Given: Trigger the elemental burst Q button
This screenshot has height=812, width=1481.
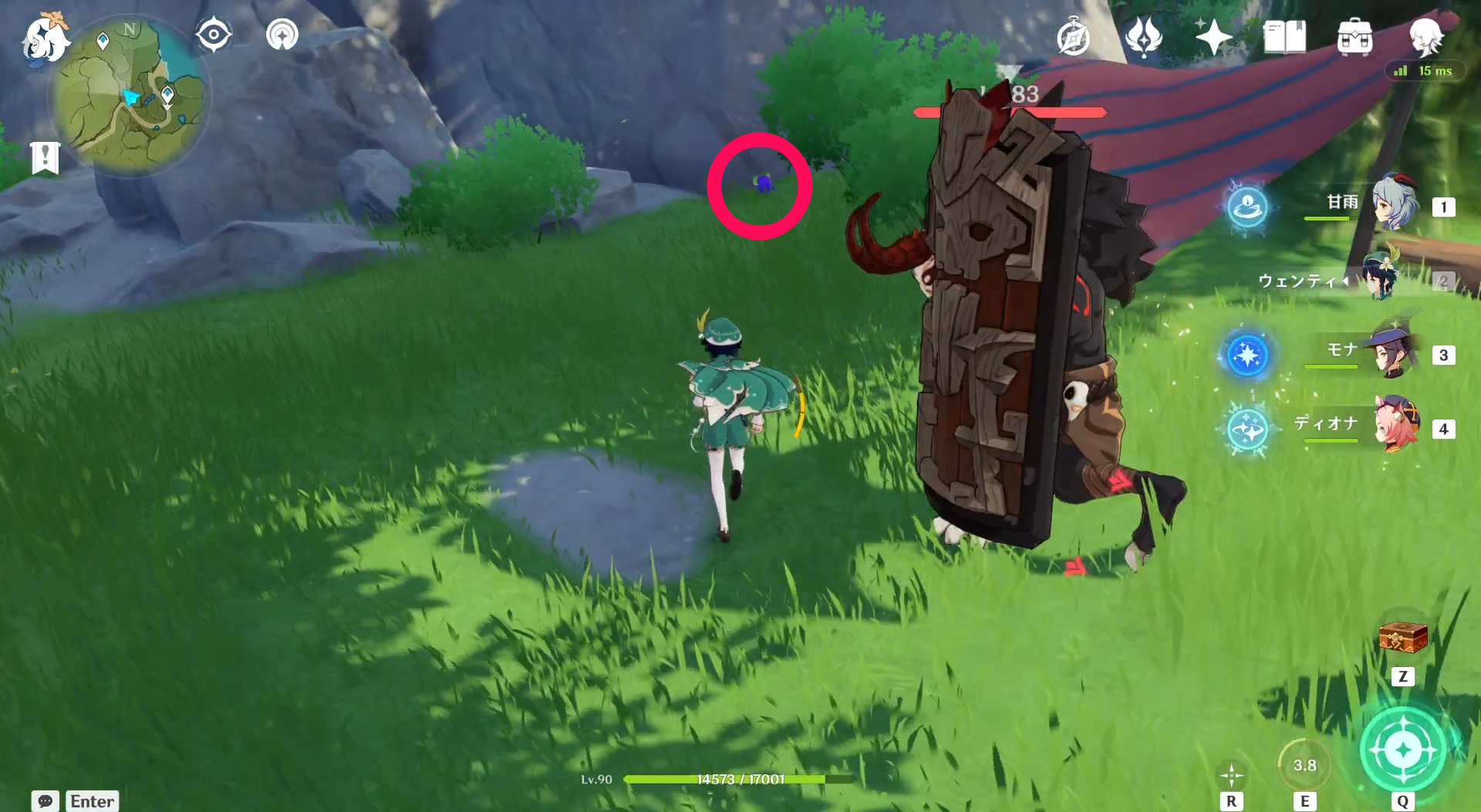Looking at the screenshot, I should [x=1402, y=746].
